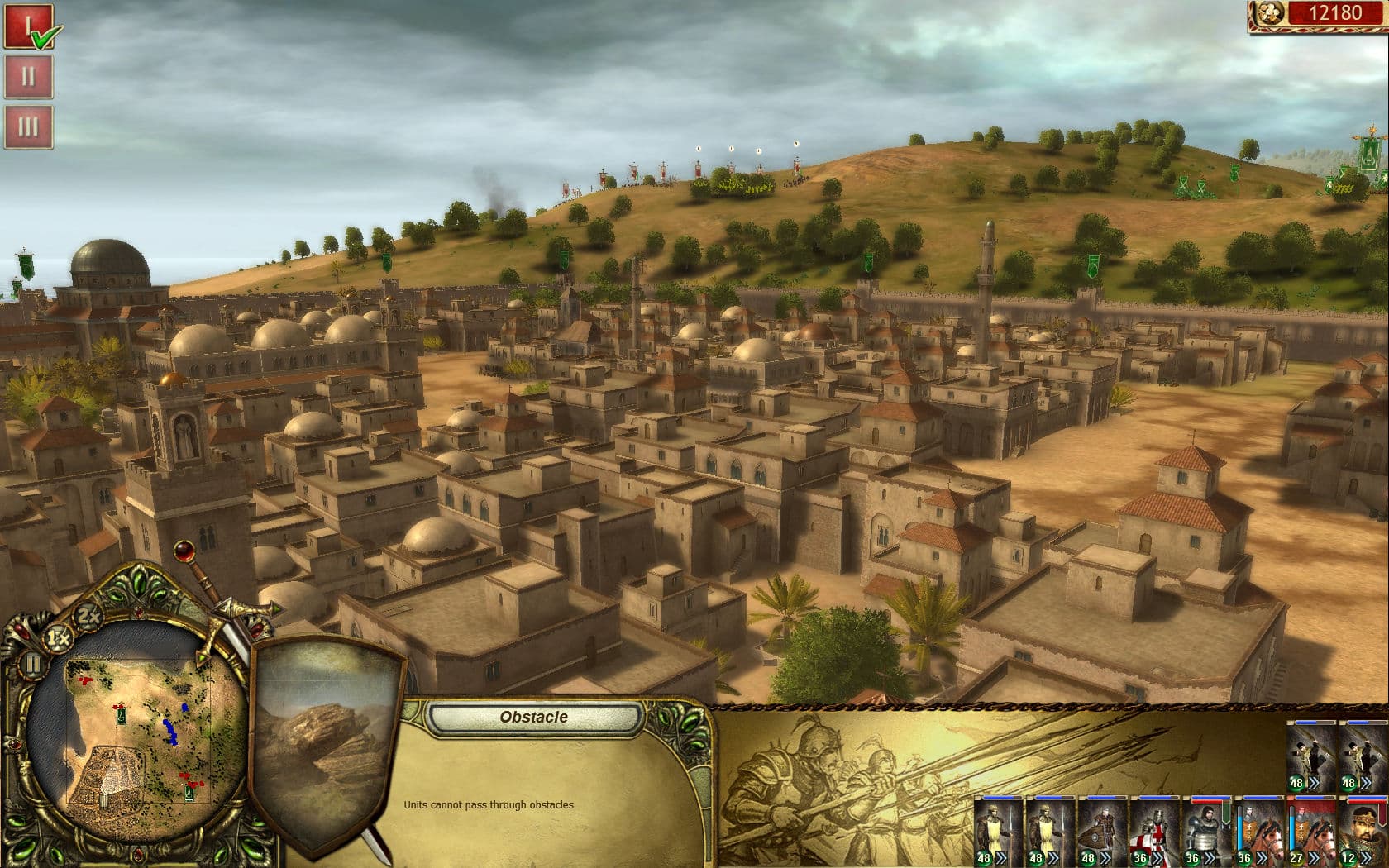Toggle pause using the minimap pause button
The image size is (1389, 868).
(33, 664)
